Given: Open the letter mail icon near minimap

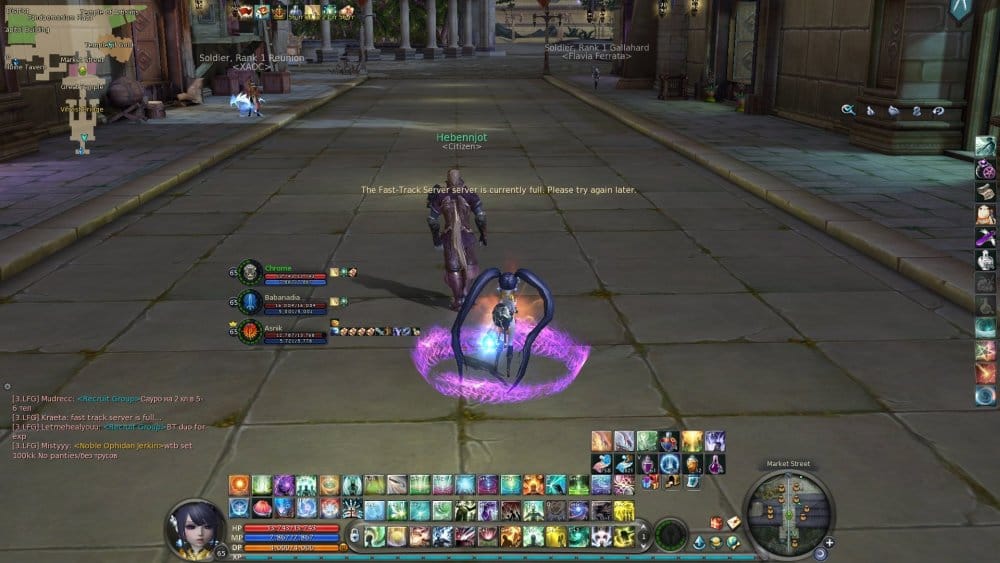Looking at the screenshot, I should (733, 523).
